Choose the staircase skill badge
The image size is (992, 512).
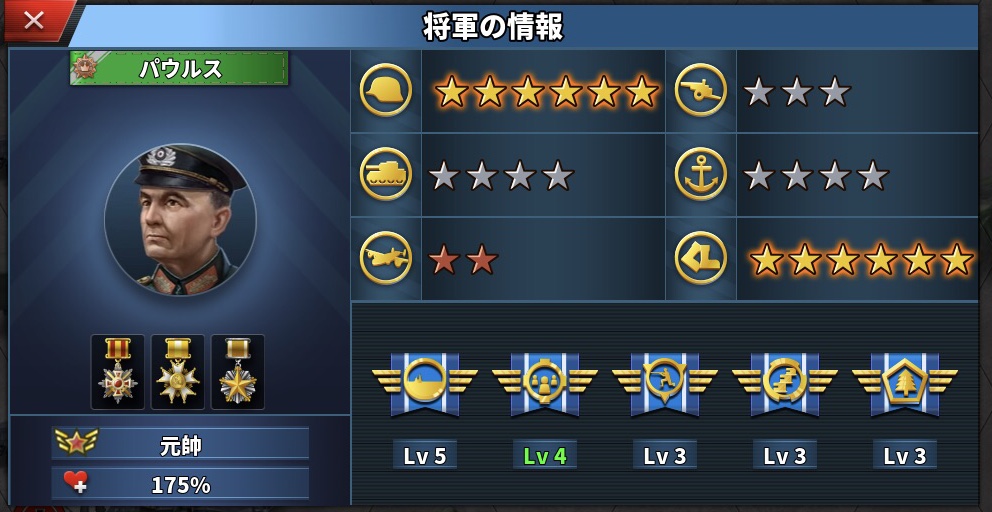click(x=785, y=381)
